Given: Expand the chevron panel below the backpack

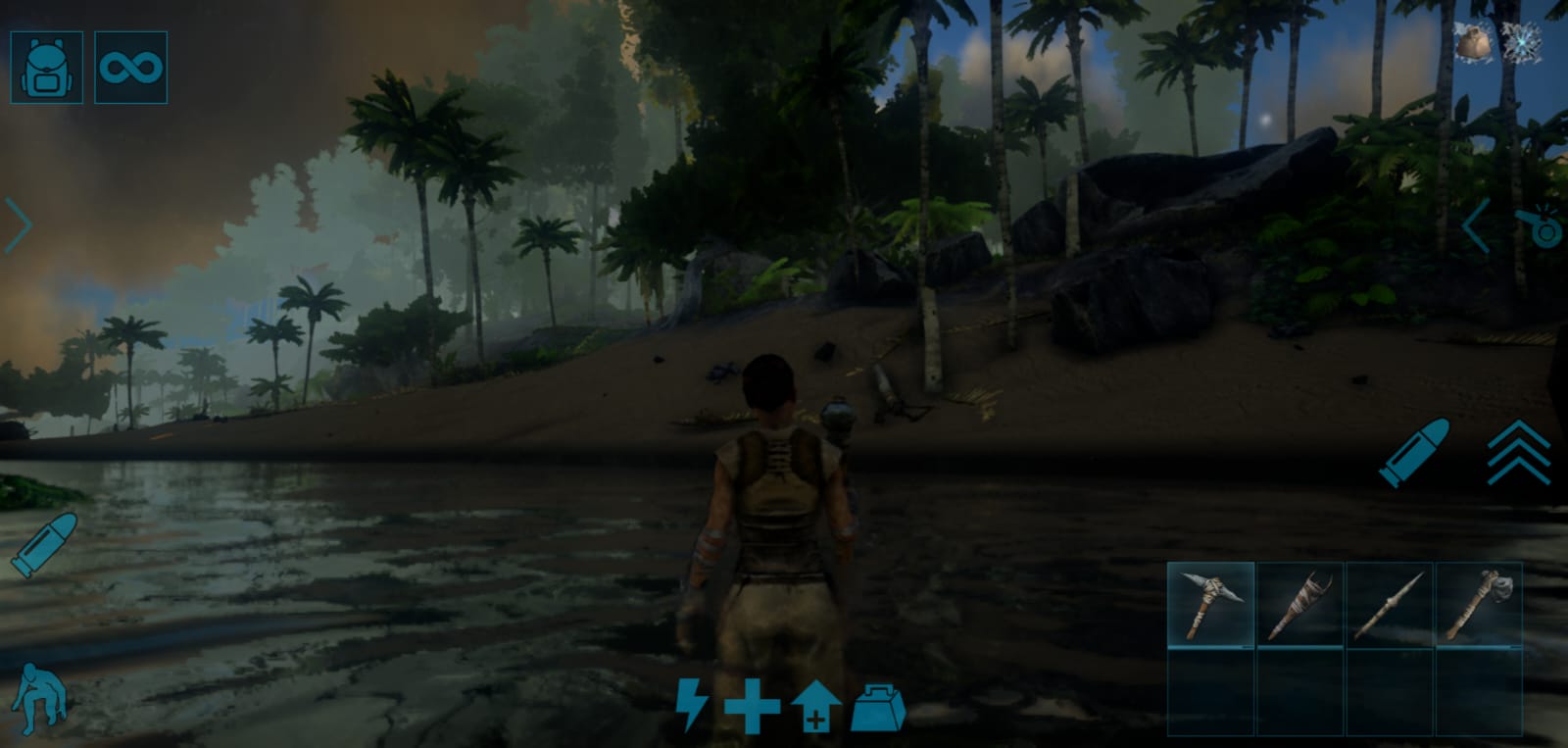Looking at the screenshot, I should click(19, 225).
